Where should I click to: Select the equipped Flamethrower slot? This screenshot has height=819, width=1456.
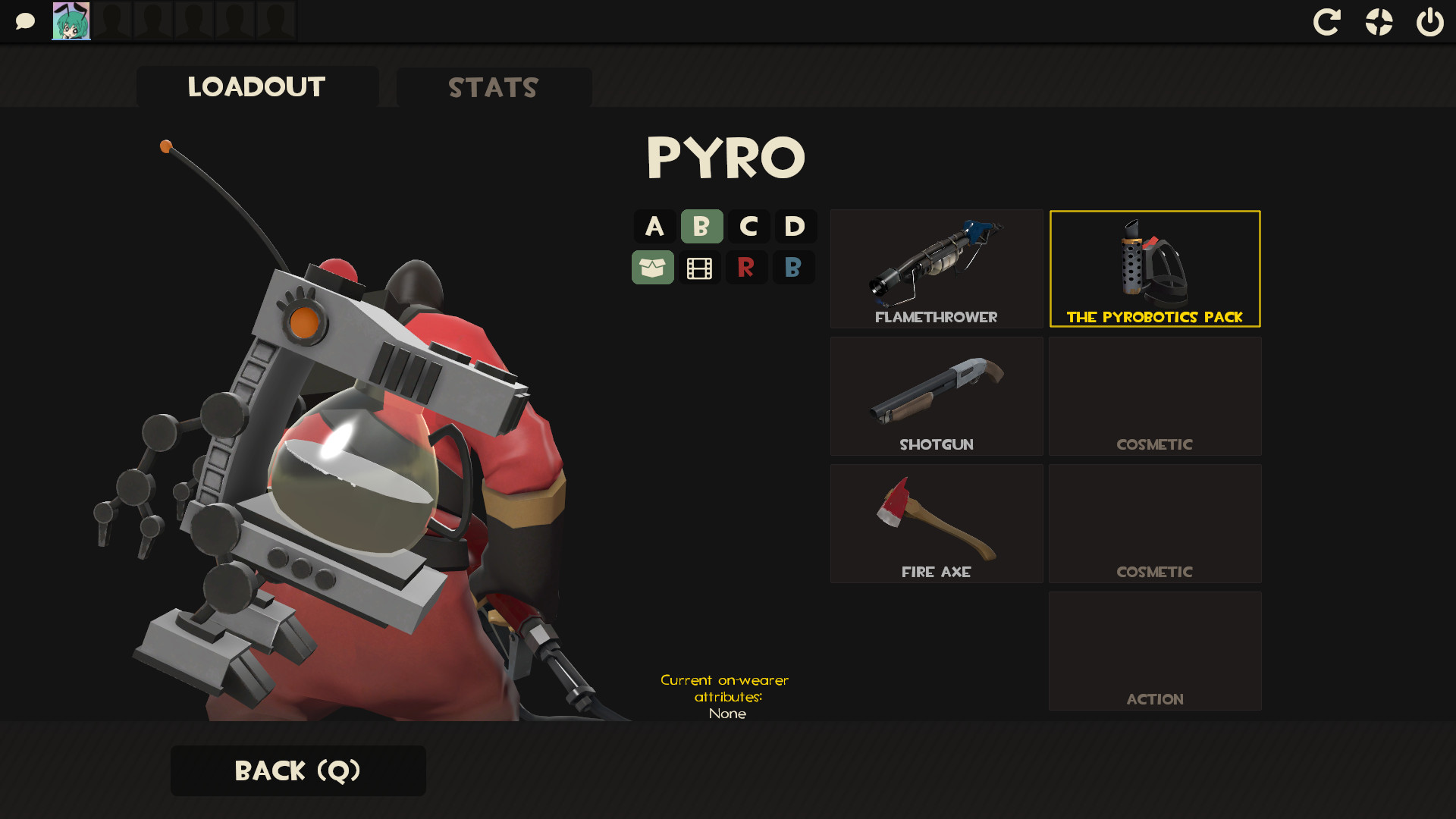(936, 268)
